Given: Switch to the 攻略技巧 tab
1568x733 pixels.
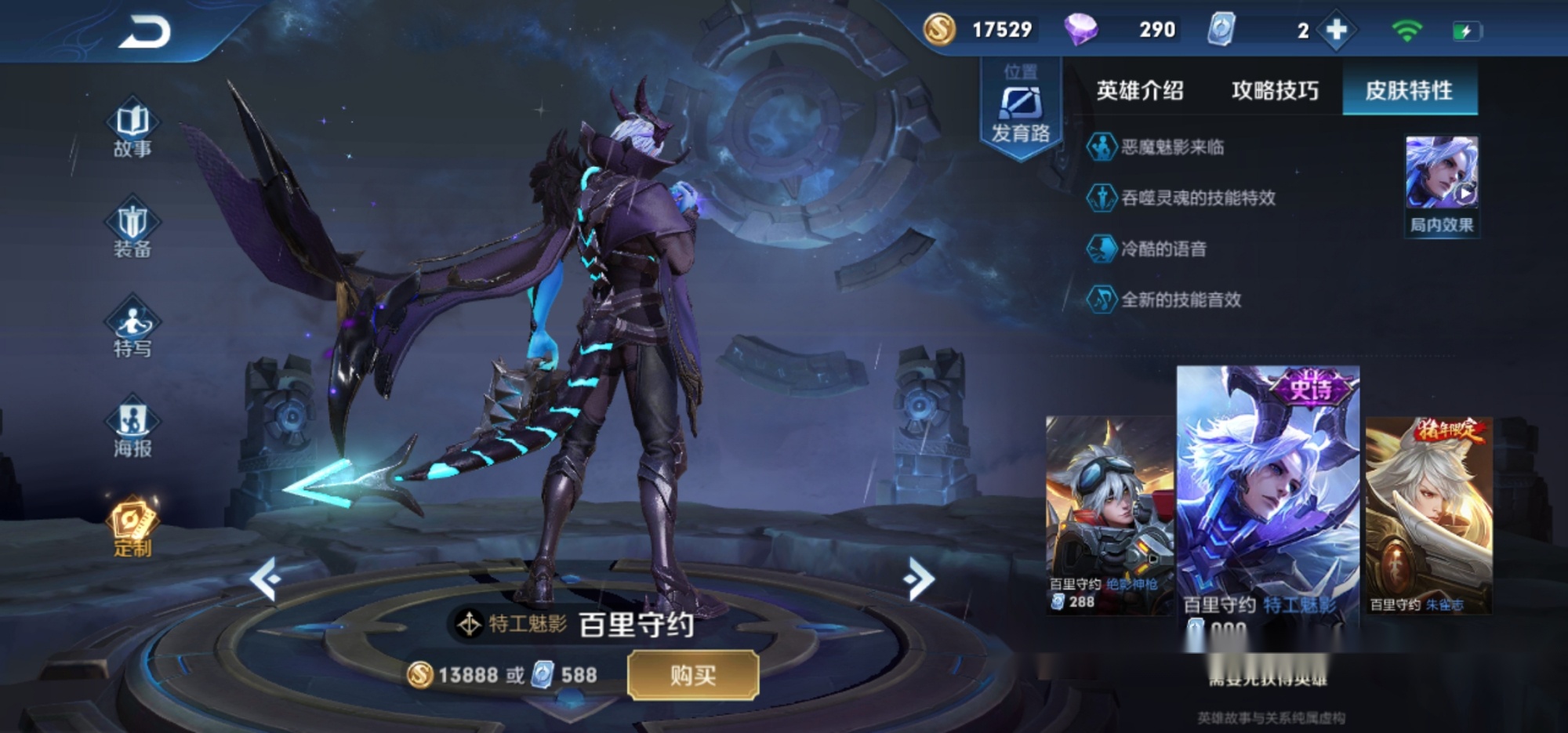Looking at the screenshot, I should [x=1275, y=91].
